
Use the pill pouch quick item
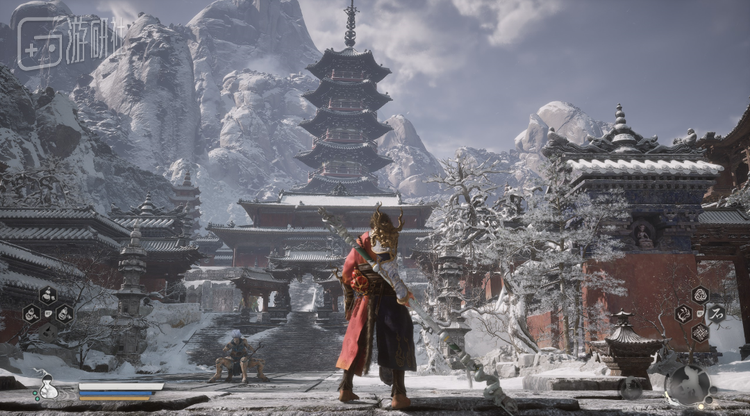coord(47,295)
